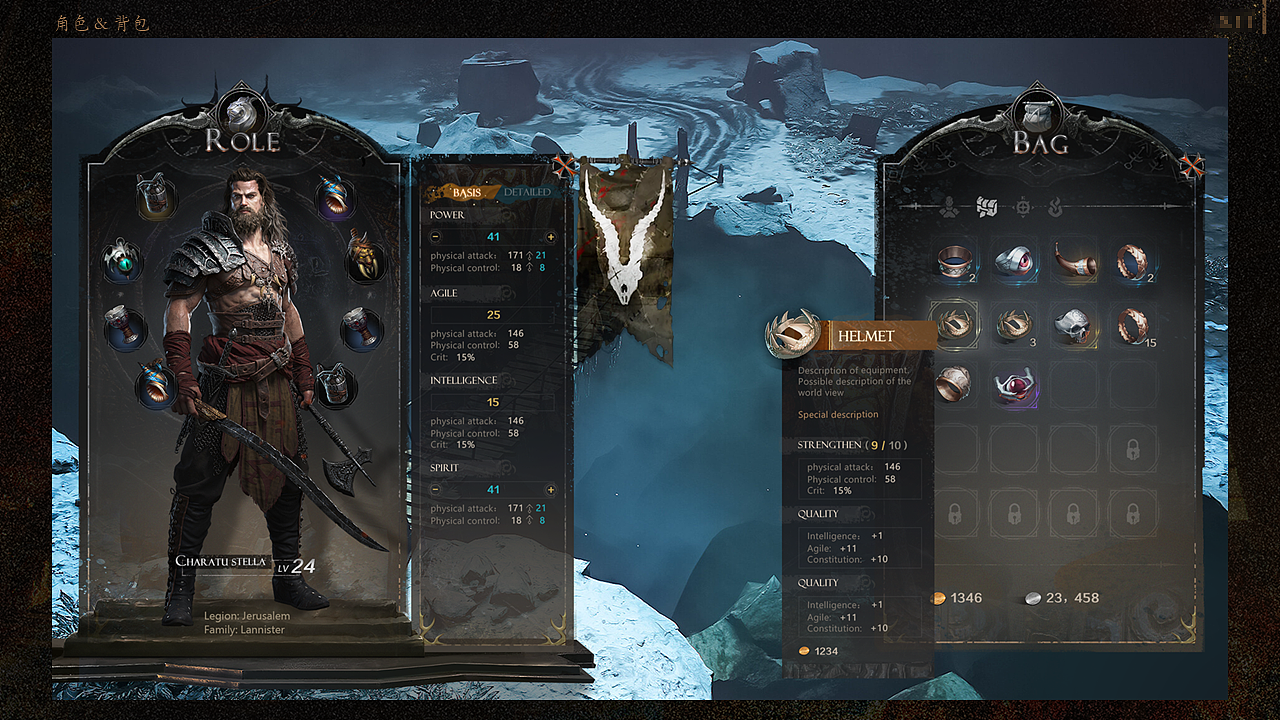Screen dimensions: 1280x720
Task: Select the thorn crown stack of 3
Action: coord(1014,324)
